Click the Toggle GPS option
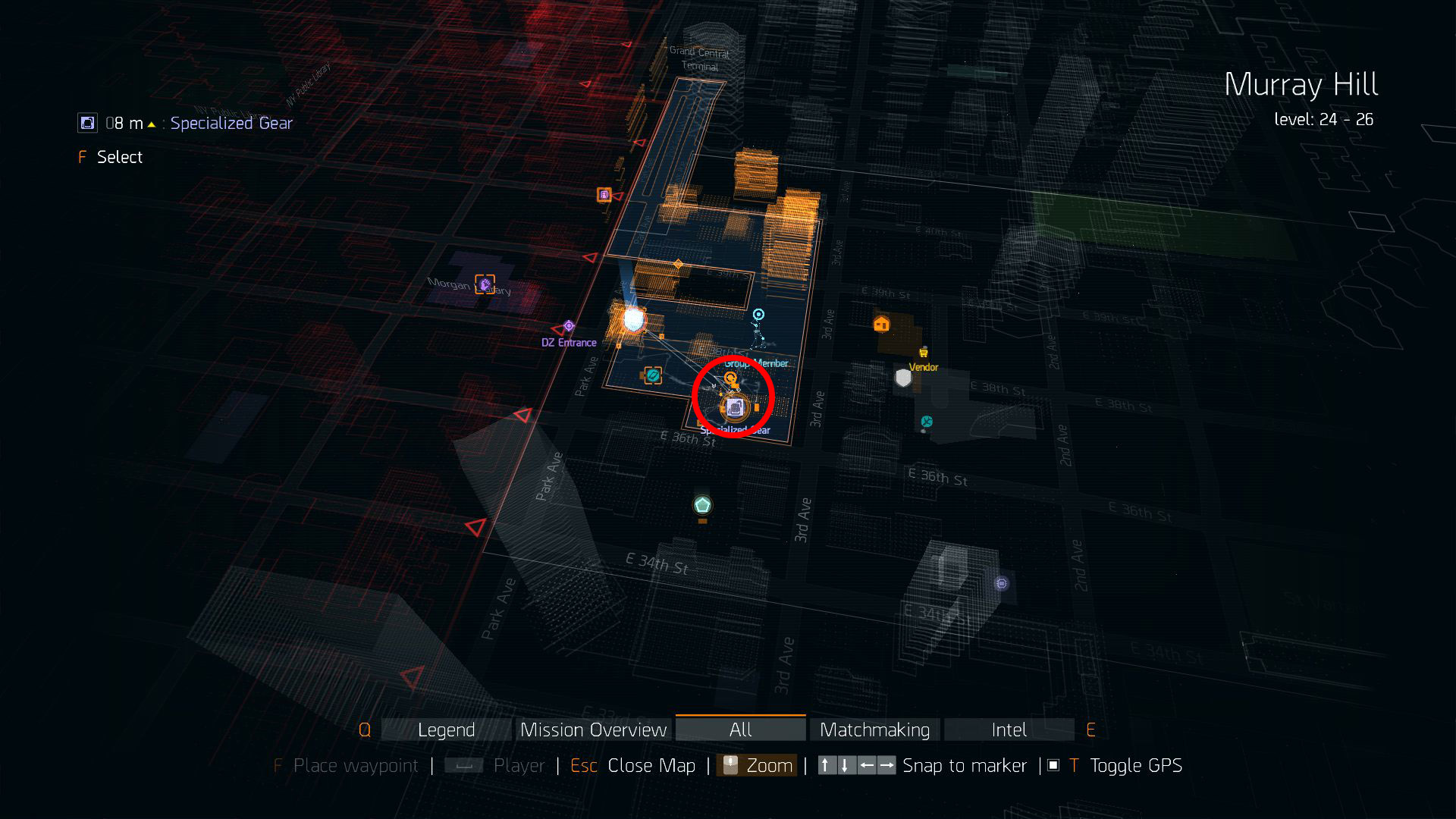The width and height of the screenshot is (1456, 819). click(1135, 766)
